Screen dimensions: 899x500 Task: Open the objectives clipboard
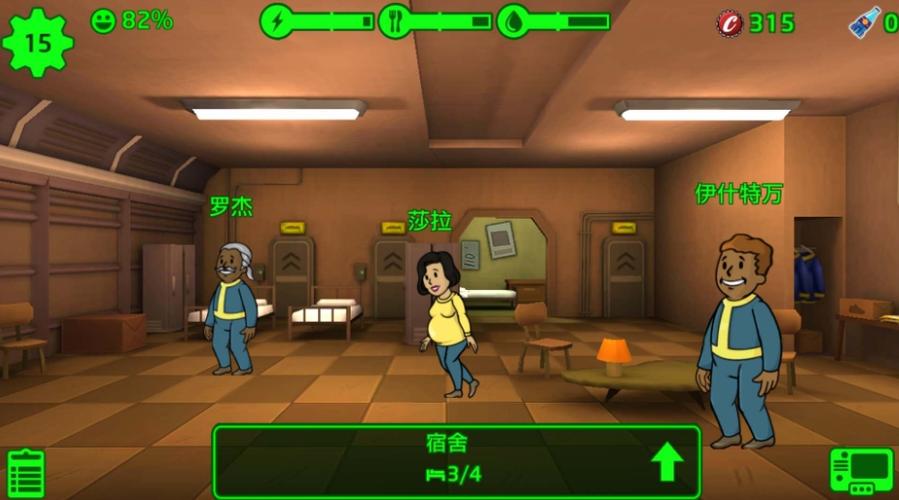[x=25, y=472]
